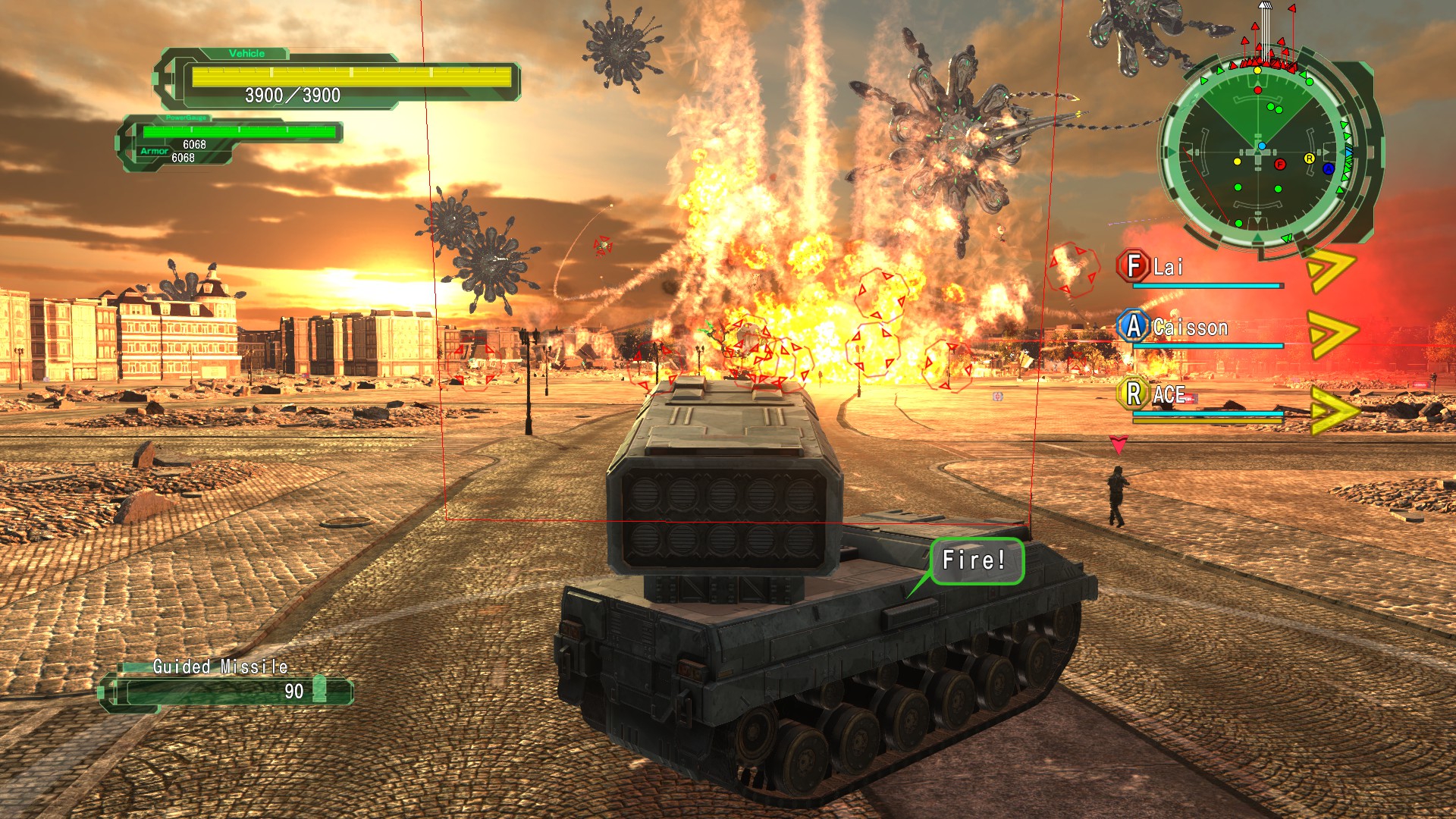
Task: Select teammate Caisson in the squad list
Action: pyautogui.click(x=1189, y=328)
